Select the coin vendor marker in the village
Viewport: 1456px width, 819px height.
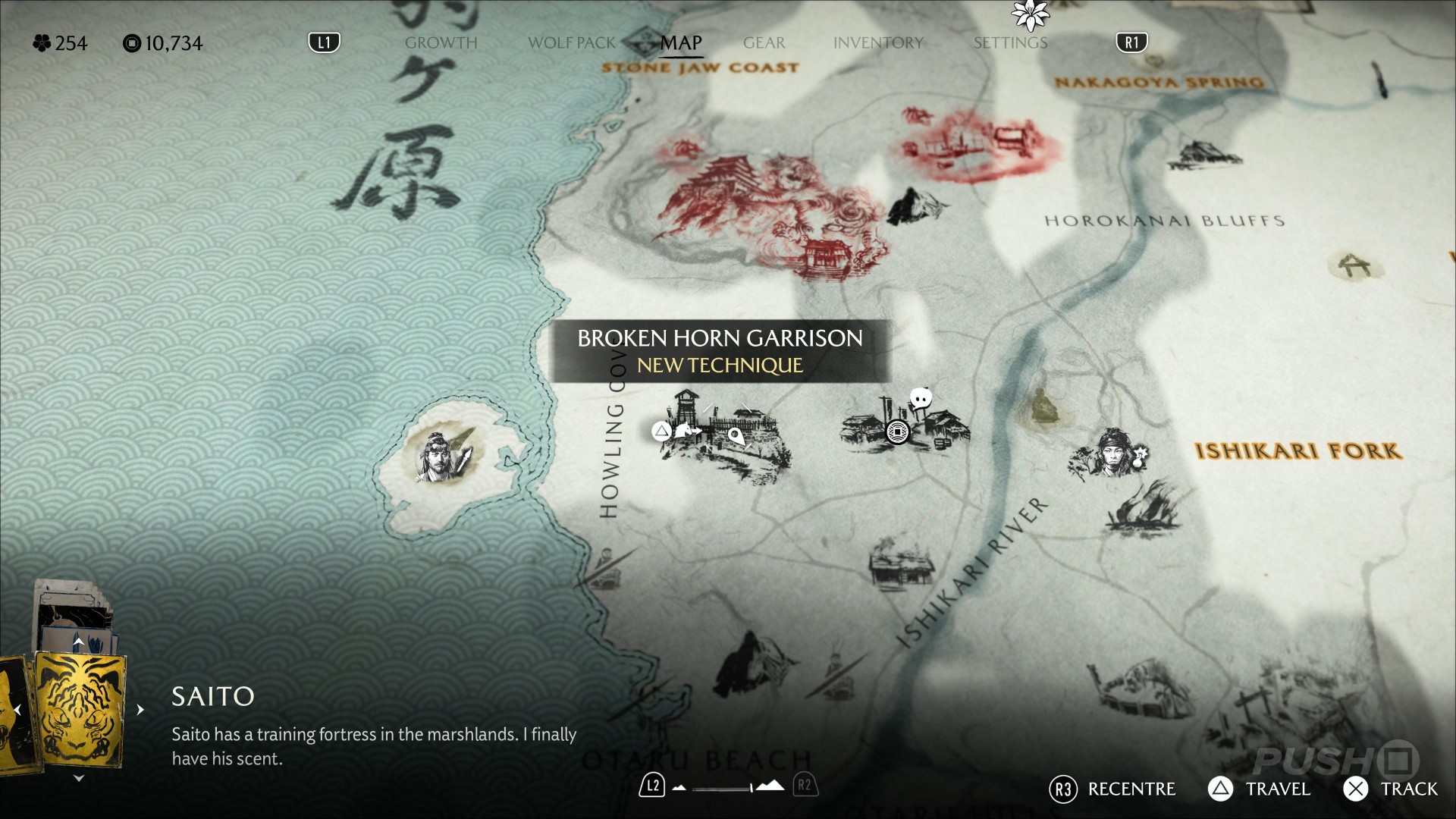[897, 432]
